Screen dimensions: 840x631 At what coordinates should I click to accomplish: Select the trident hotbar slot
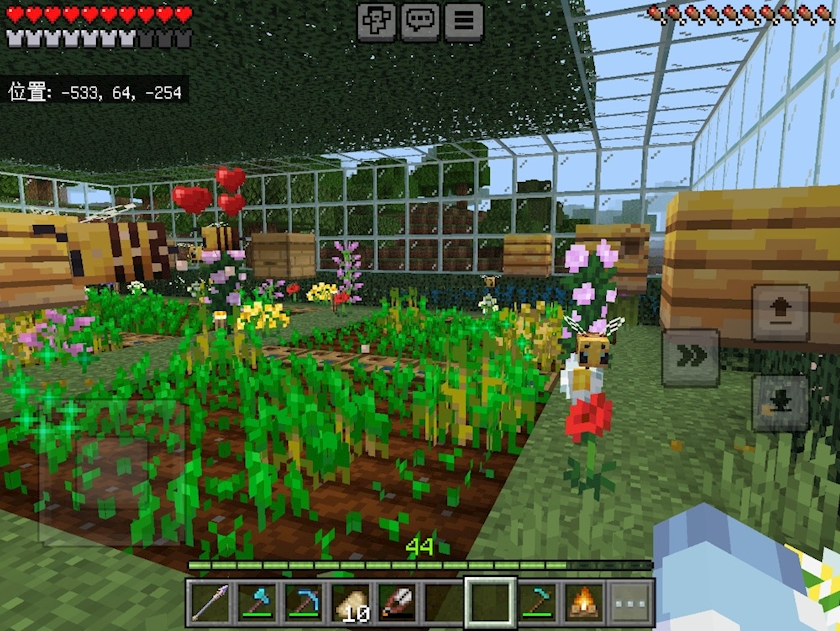(x=211, y=603)
